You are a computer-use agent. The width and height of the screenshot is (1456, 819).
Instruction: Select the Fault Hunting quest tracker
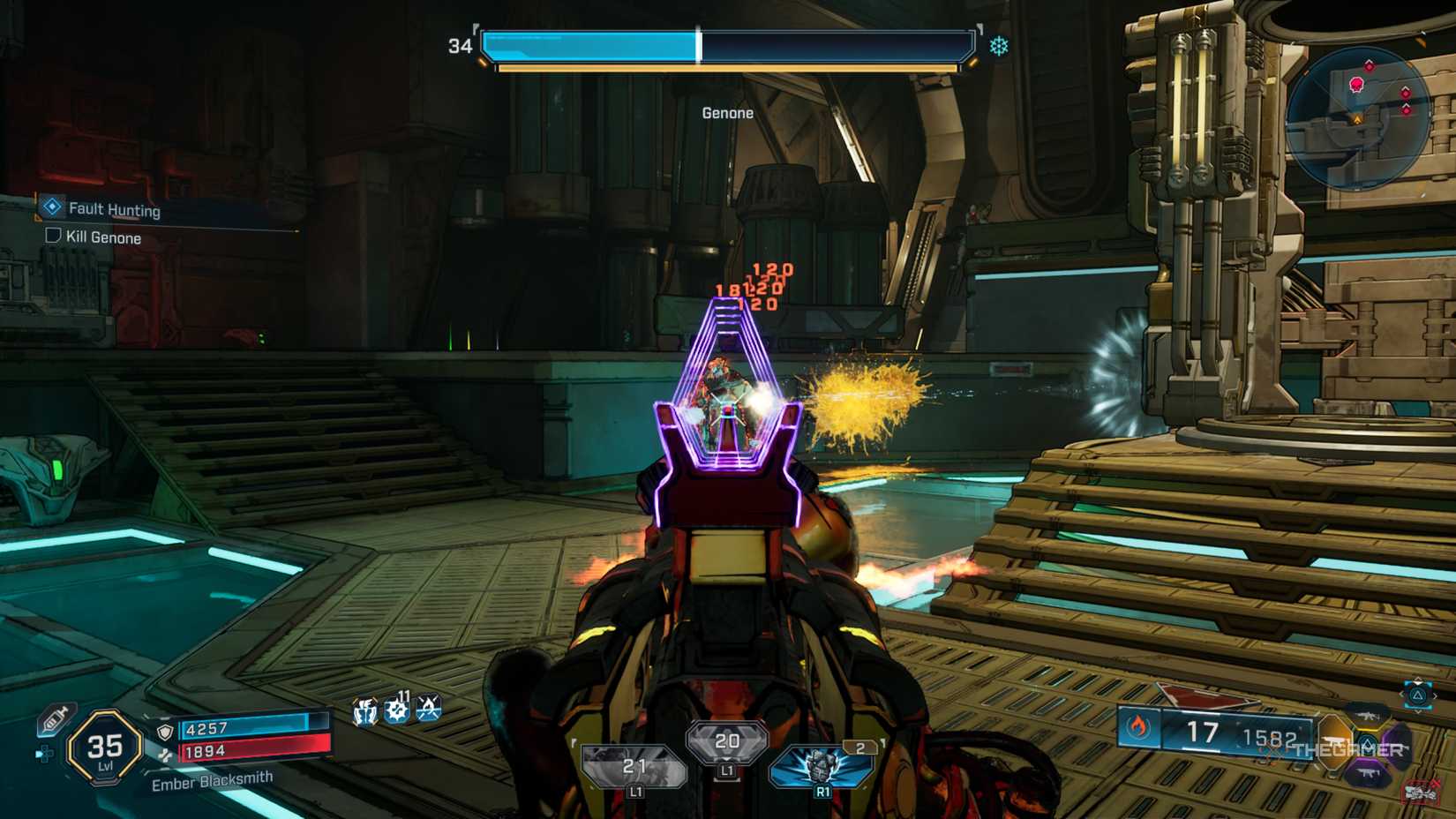(115, 209)
